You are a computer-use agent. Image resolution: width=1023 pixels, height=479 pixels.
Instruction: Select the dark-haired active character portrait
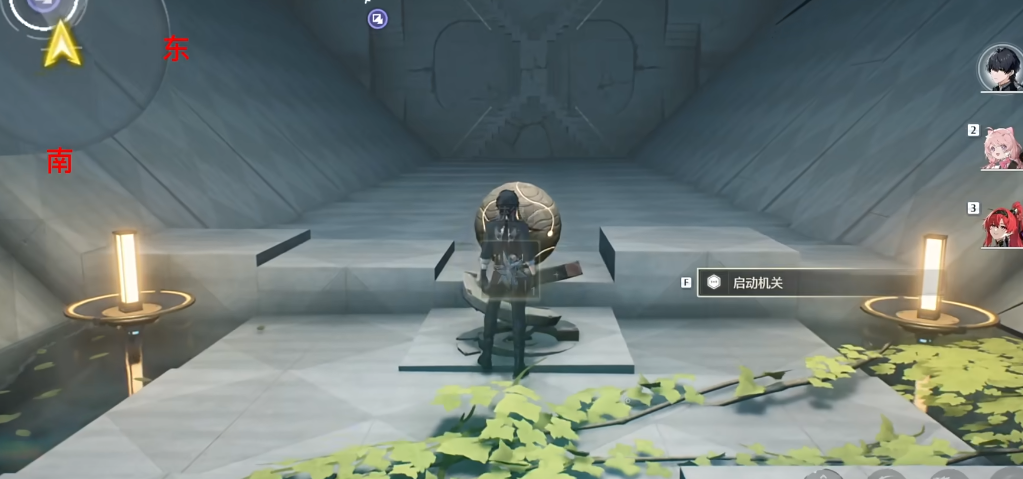[1000, 68]
